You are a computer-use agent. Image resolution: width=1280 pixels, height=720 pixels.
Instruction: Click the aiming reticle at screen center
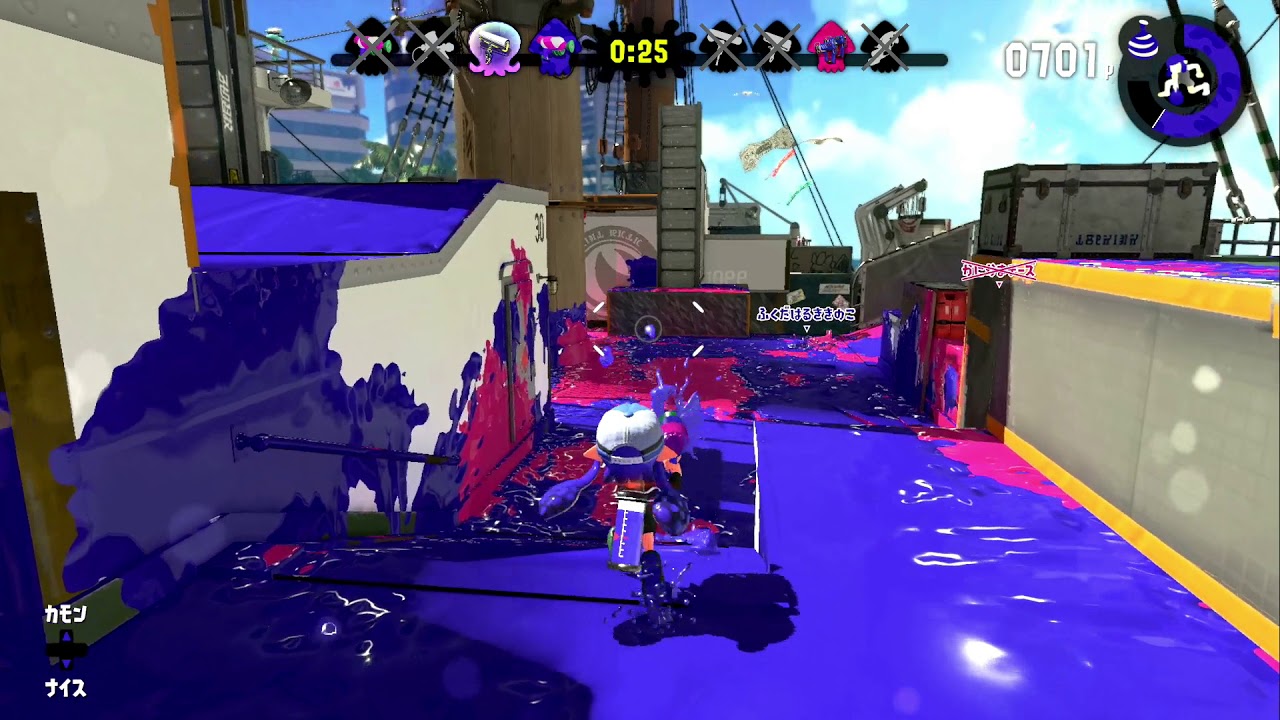648,326
